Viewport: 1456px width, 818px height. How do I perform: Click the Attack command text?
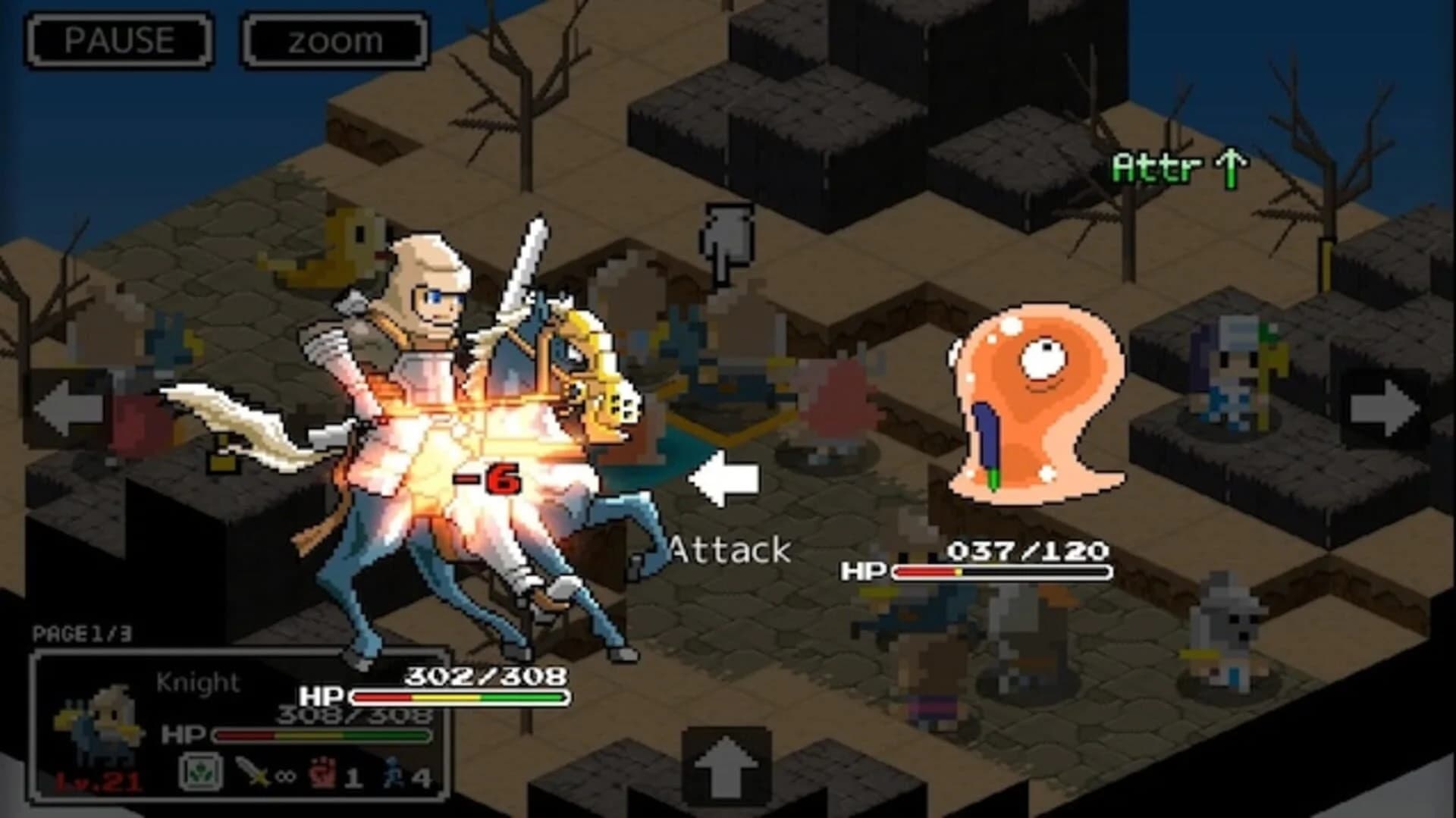tap(730, 547)
